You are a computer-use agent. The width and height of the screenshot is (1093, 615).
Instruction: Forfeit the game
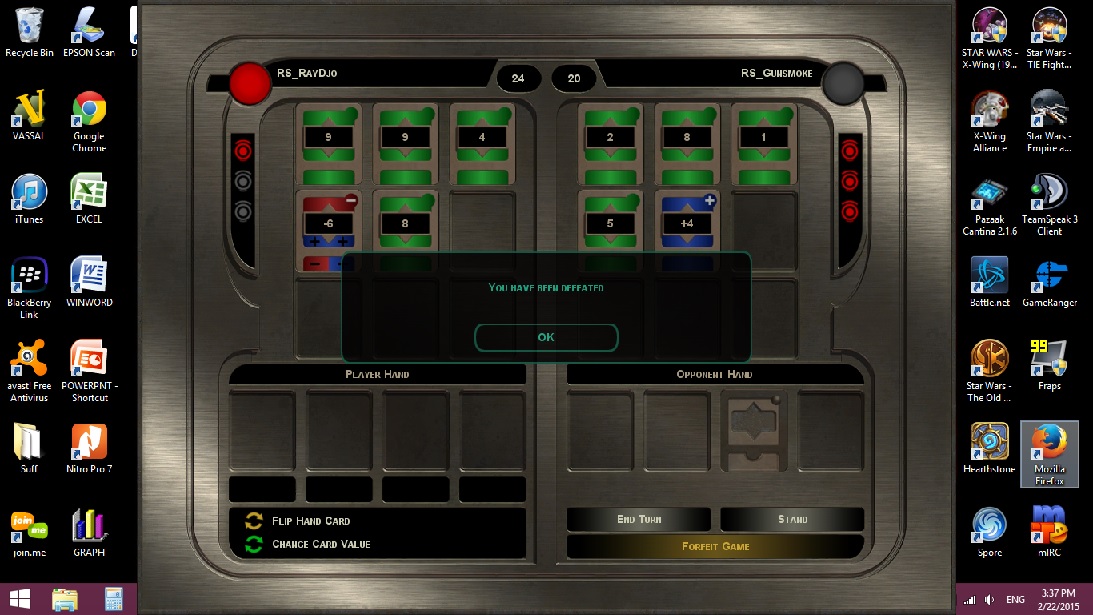tap(715, 547)
